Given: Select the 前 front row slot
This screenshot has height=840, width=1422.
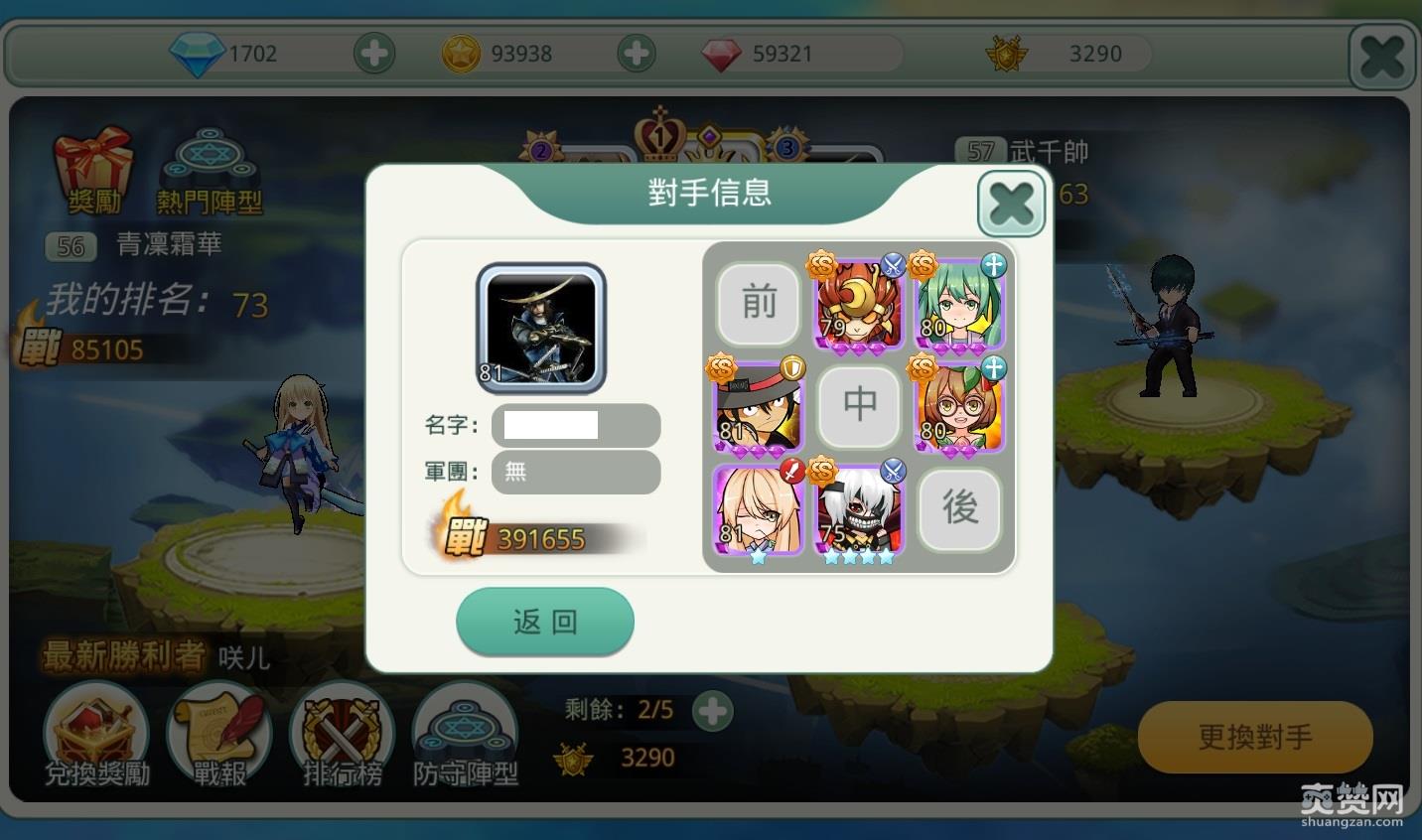Looking at the screenshot, I should (758, 305).
